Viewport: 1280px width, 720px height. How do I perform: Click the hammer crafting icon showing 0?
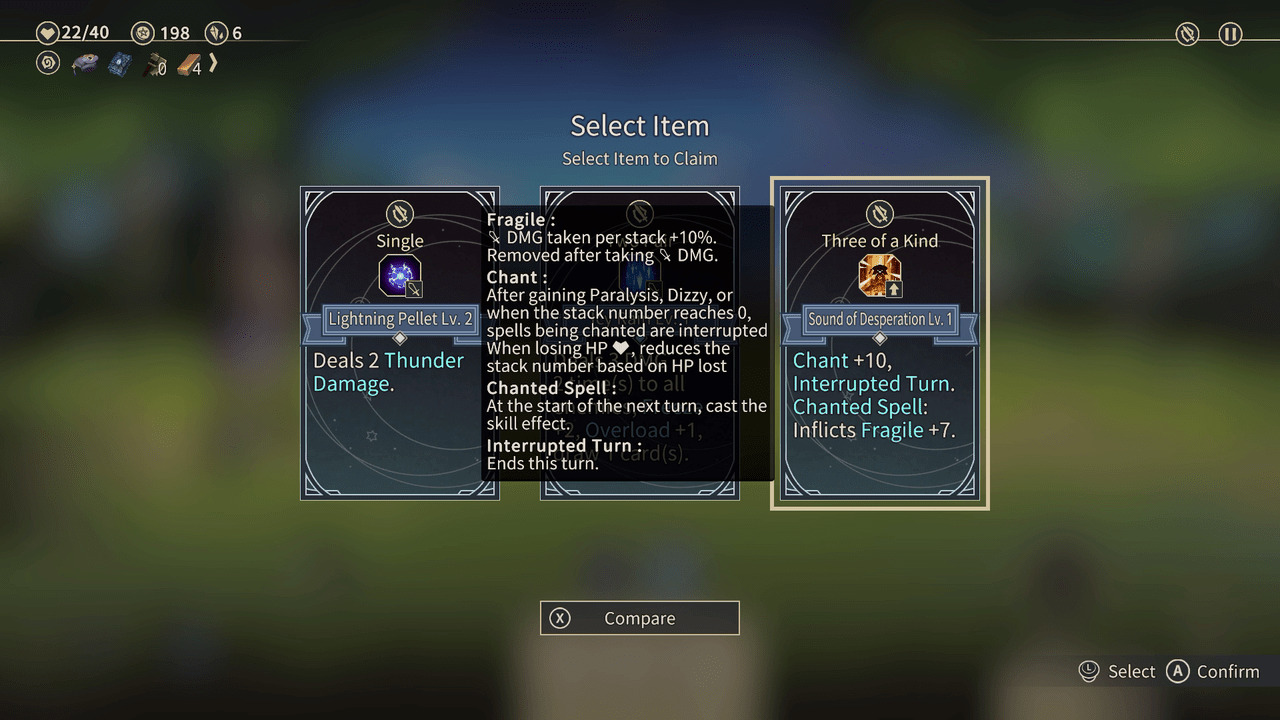(x=151, y=64)
